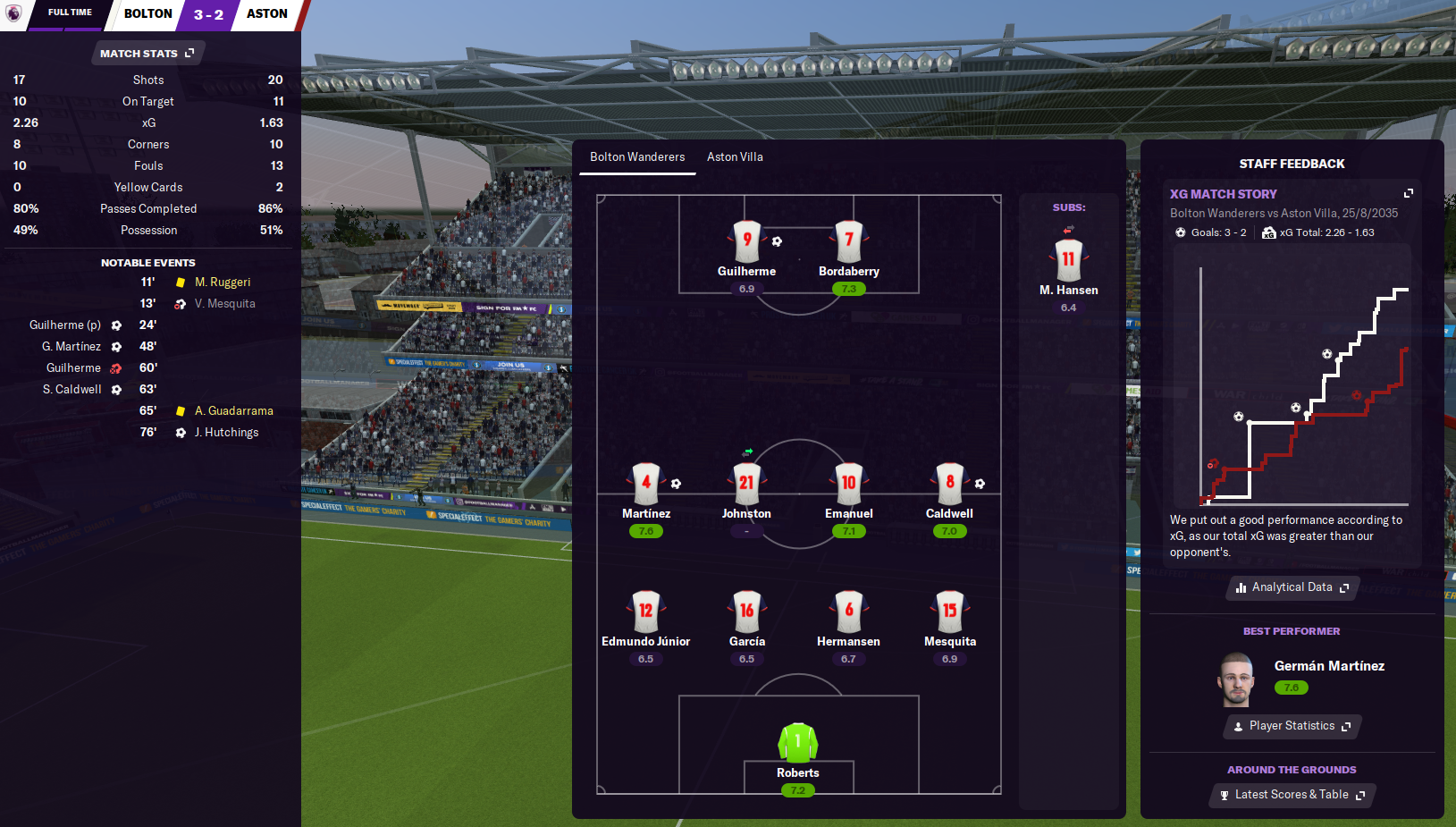Open the Analytical Data view

(x=1292, y=587)
